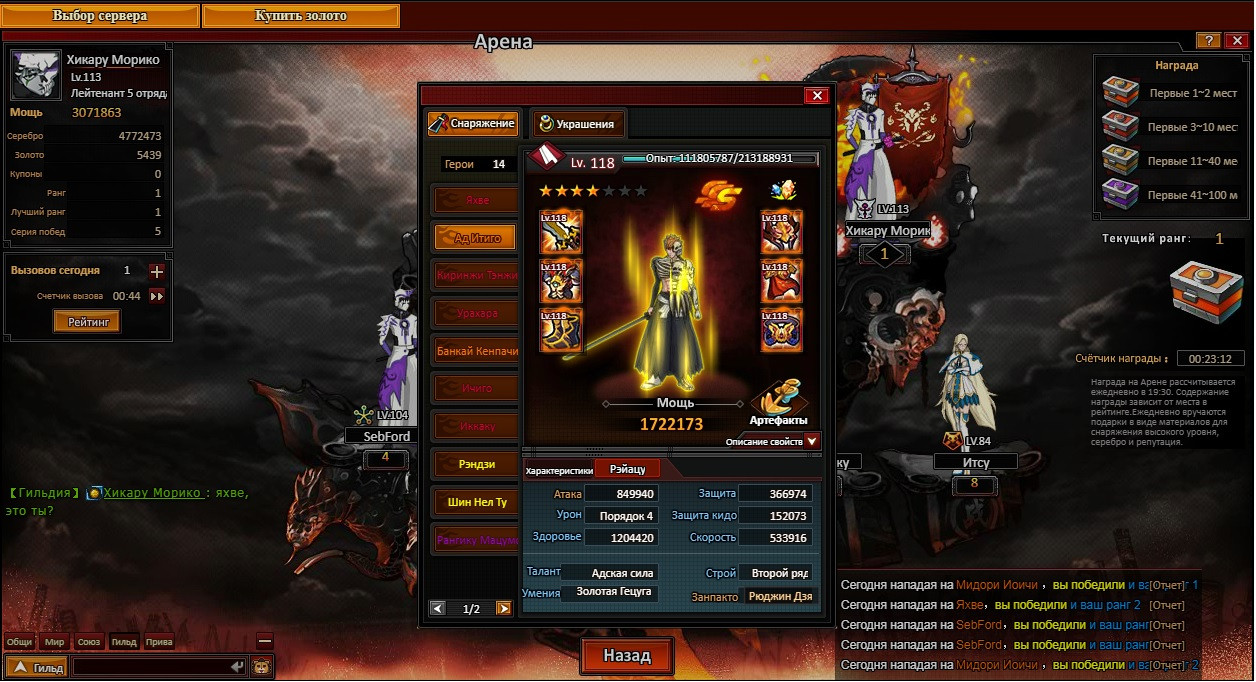Screen dimensions: 1256x682
Task: Click Купить золото button
Action: [x=300, y=16]
